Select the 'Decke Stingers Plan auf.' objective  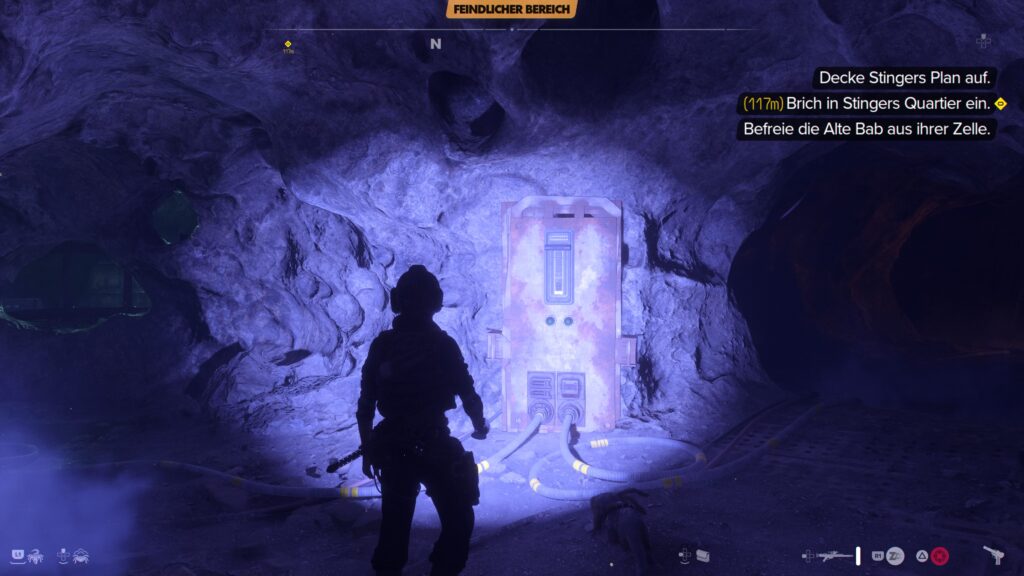[x=903, y=77]
